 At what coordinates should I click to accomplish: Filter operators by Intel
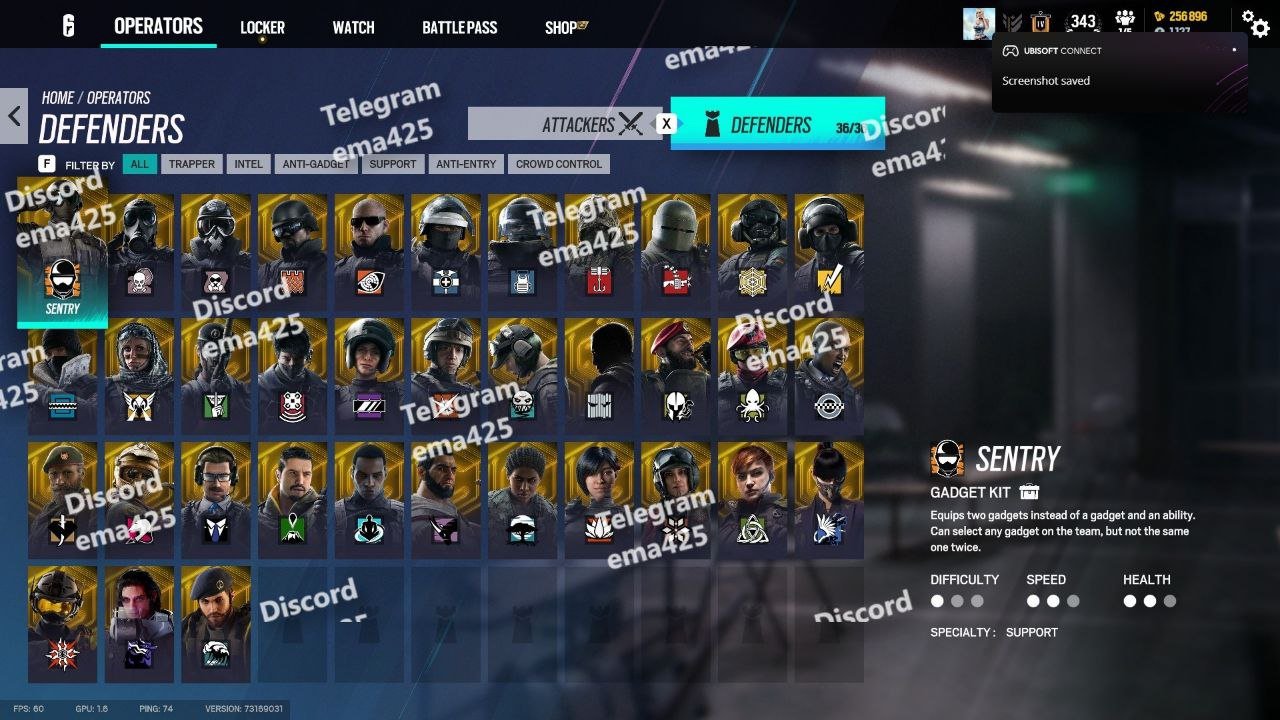tap(249, 164)
